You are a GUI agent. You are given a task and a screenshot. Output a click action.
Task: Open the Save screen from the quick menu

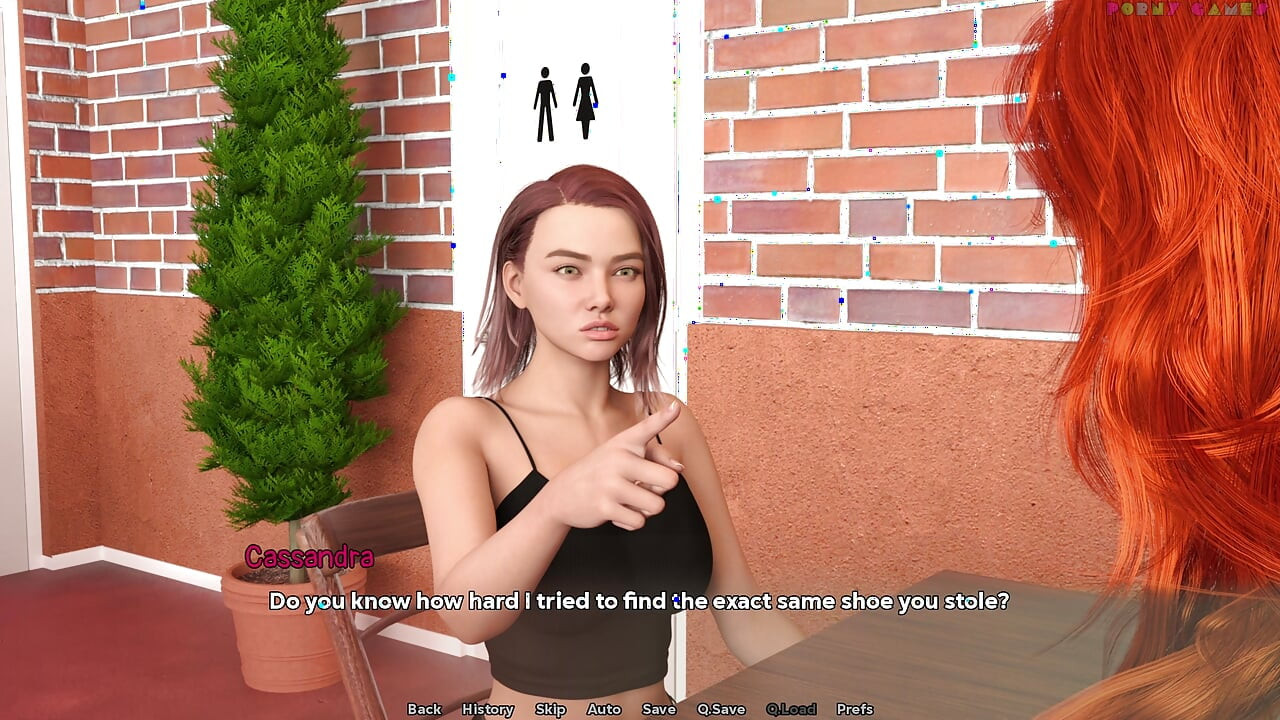pyautogui.click(x=658, y=709)
